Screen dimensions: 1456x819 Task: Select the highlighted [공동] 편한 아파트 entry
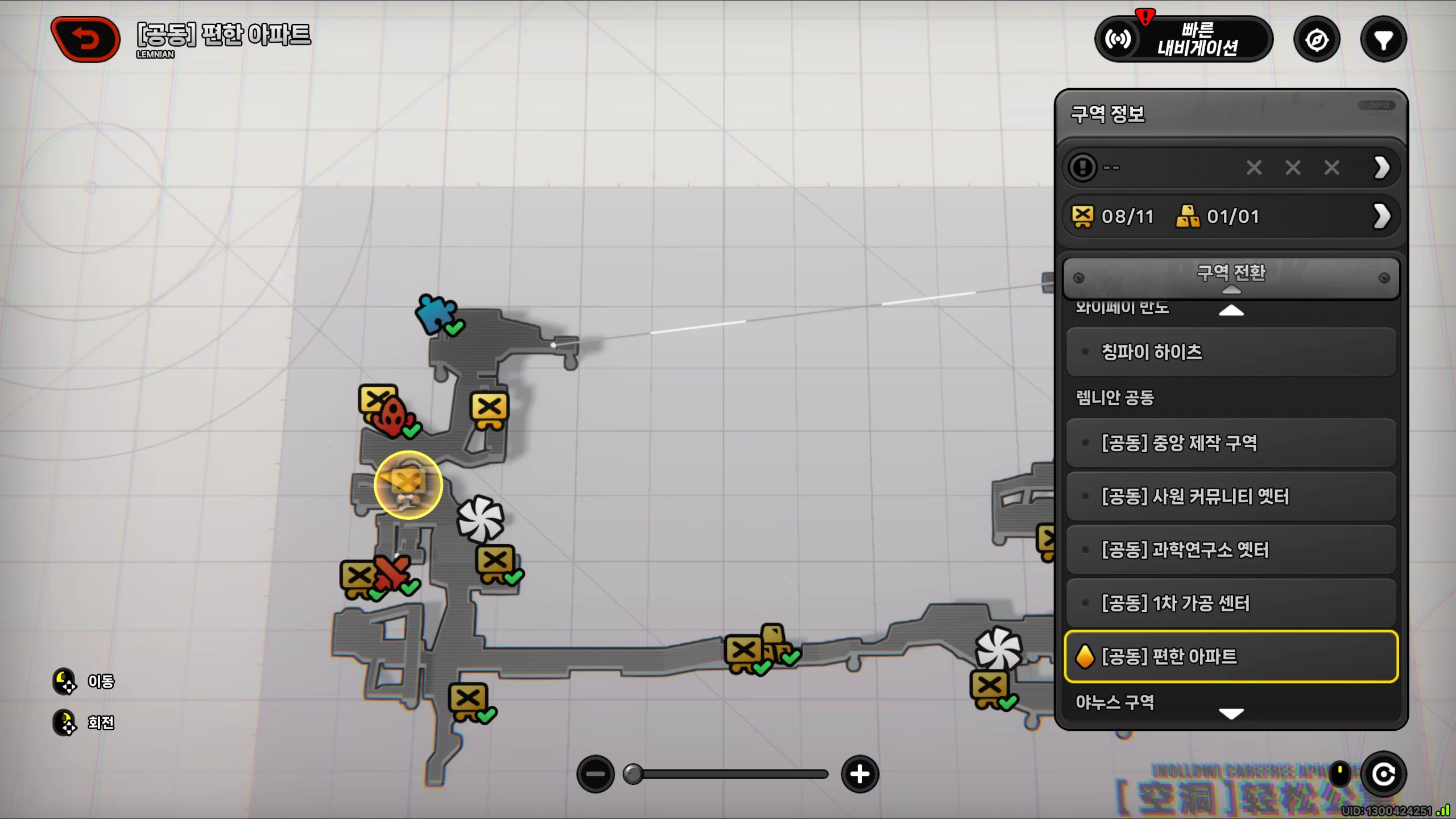click(1231, 656)
